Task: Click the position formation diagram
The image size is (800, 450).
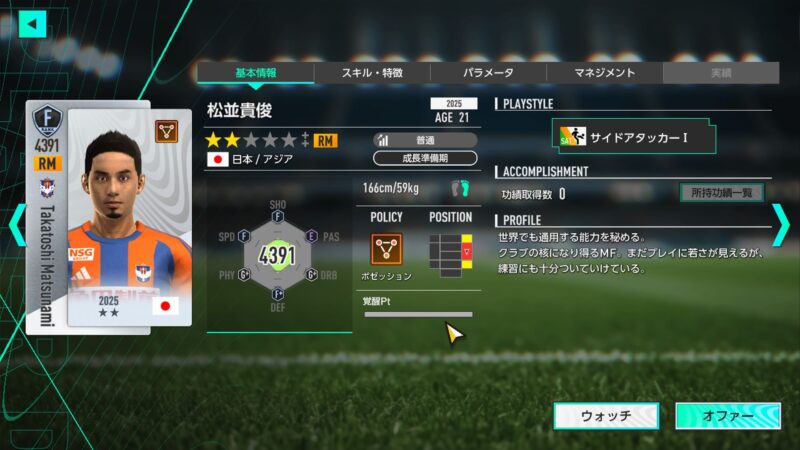Action: (x=449, y=251)
